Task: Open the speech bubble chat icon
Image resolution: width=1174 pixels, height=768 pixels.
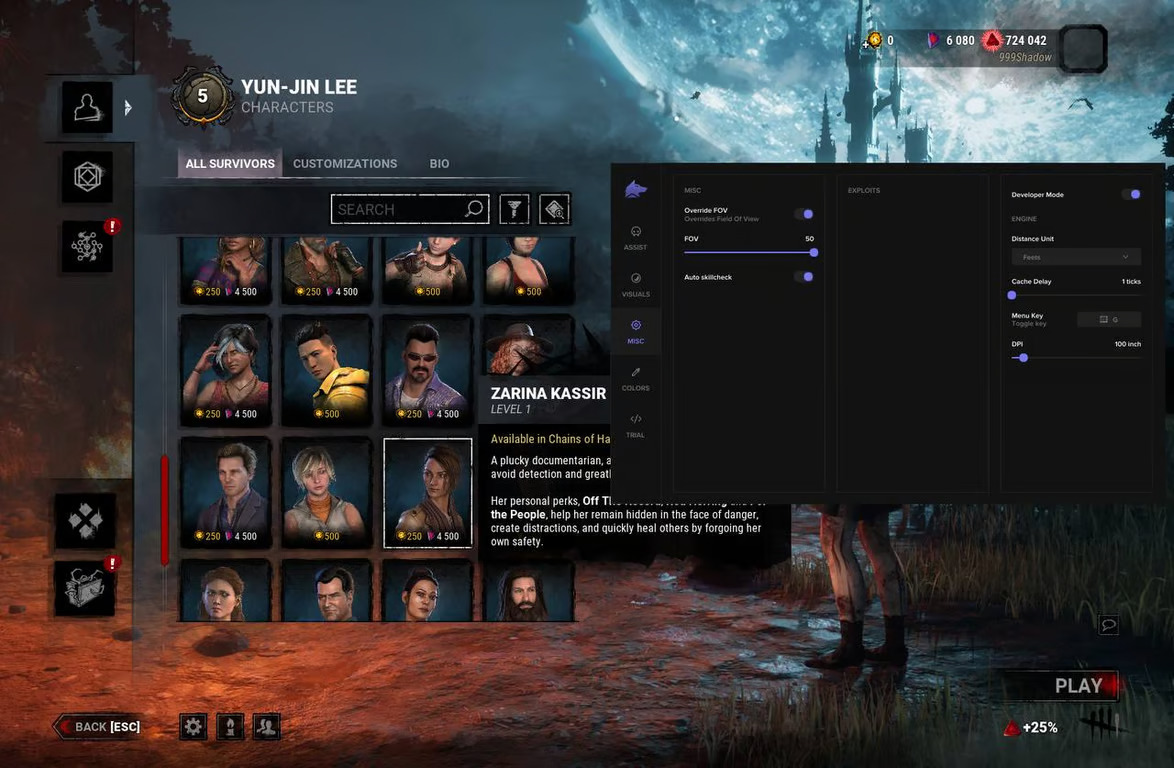Action: click(x=1108, y=625)
